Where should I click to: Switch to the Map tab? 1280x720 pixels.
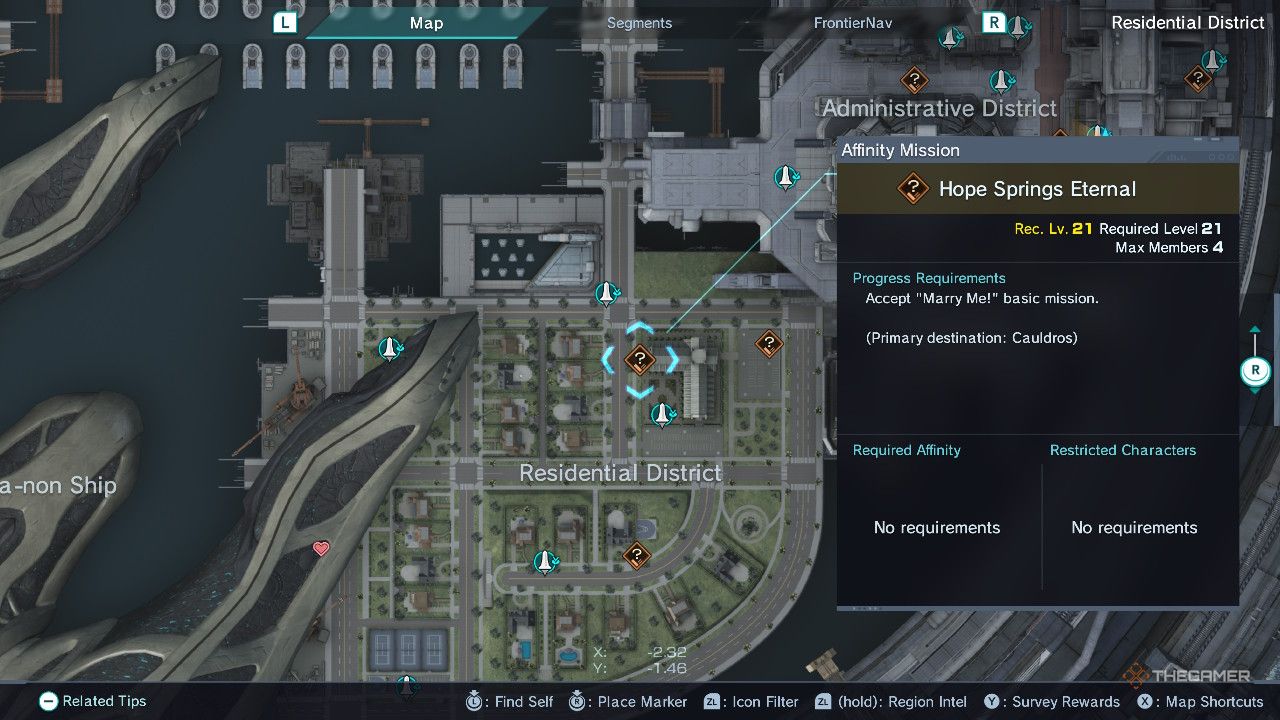point(426,23)
